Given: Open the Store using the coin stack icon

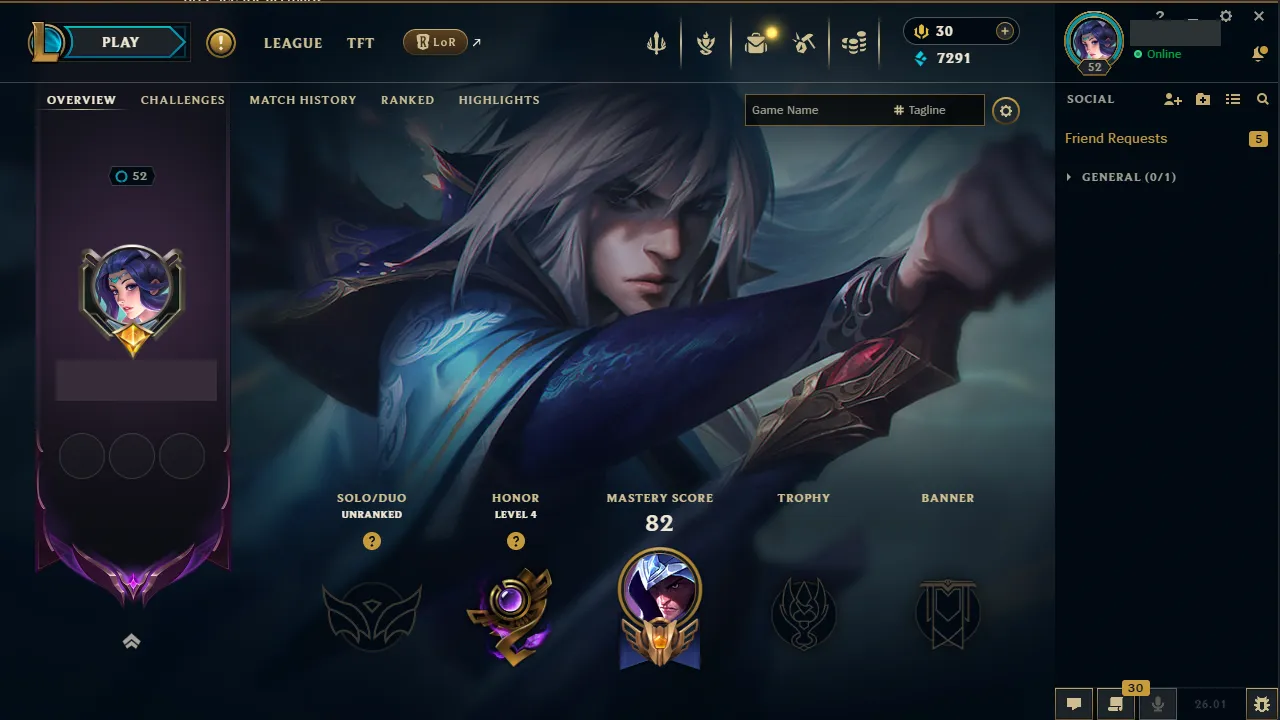Looking at the screenshot, I should (856, 42).
